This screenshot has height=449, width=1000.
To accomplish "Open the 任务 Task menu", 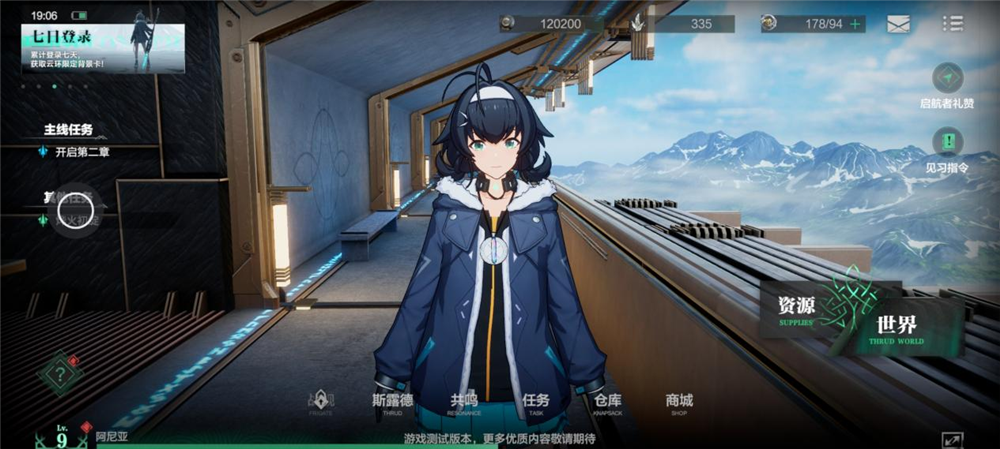I will (x=536, y=403).
